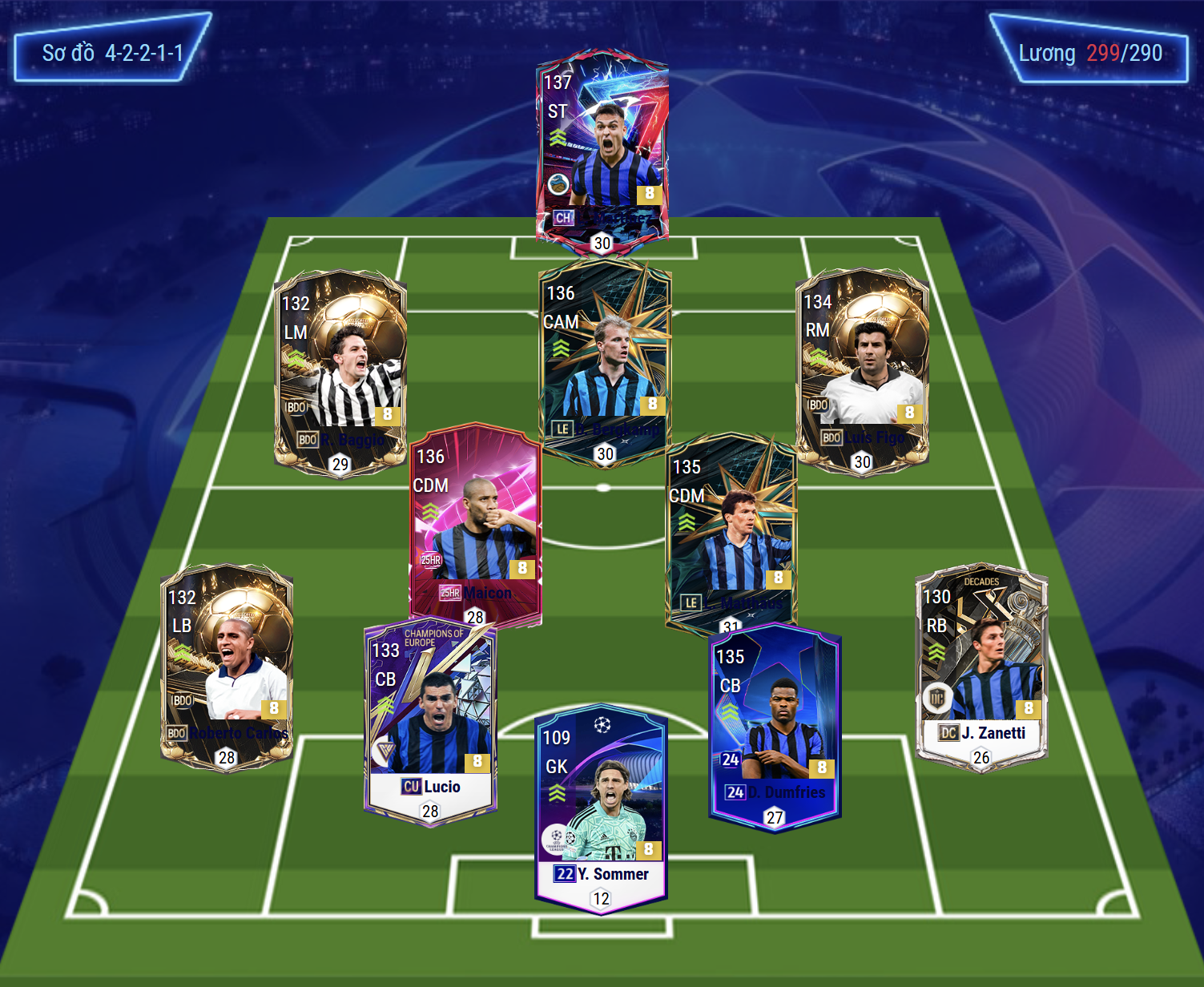Screen dimensions: 1204x987
Task: Select the 136 CAM Bergkamp card
Action: point(606,361)
